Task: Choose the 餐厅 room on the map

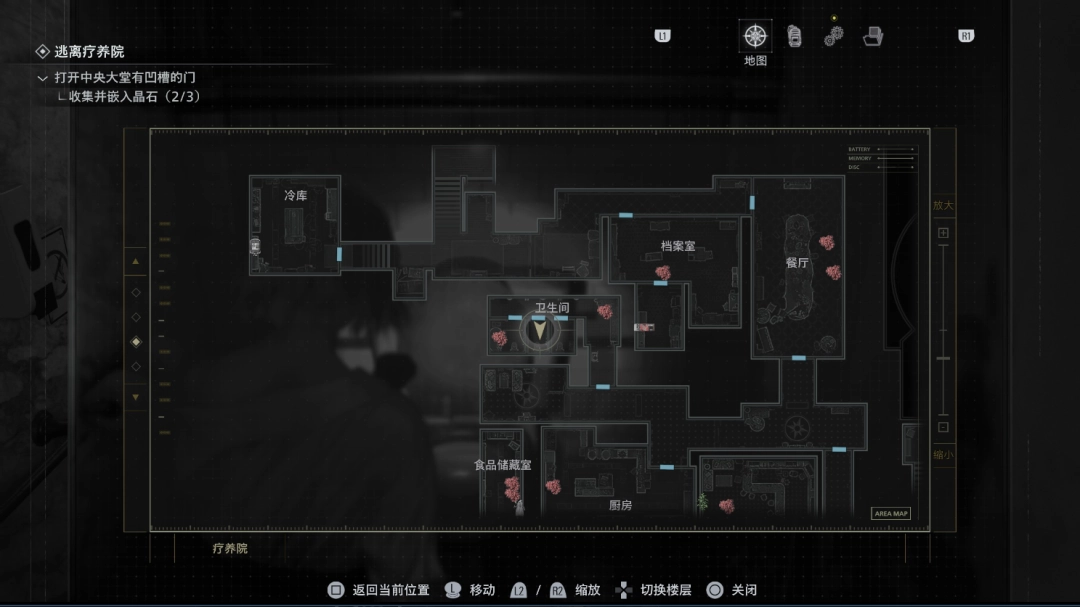Action: tap(797, 263)
